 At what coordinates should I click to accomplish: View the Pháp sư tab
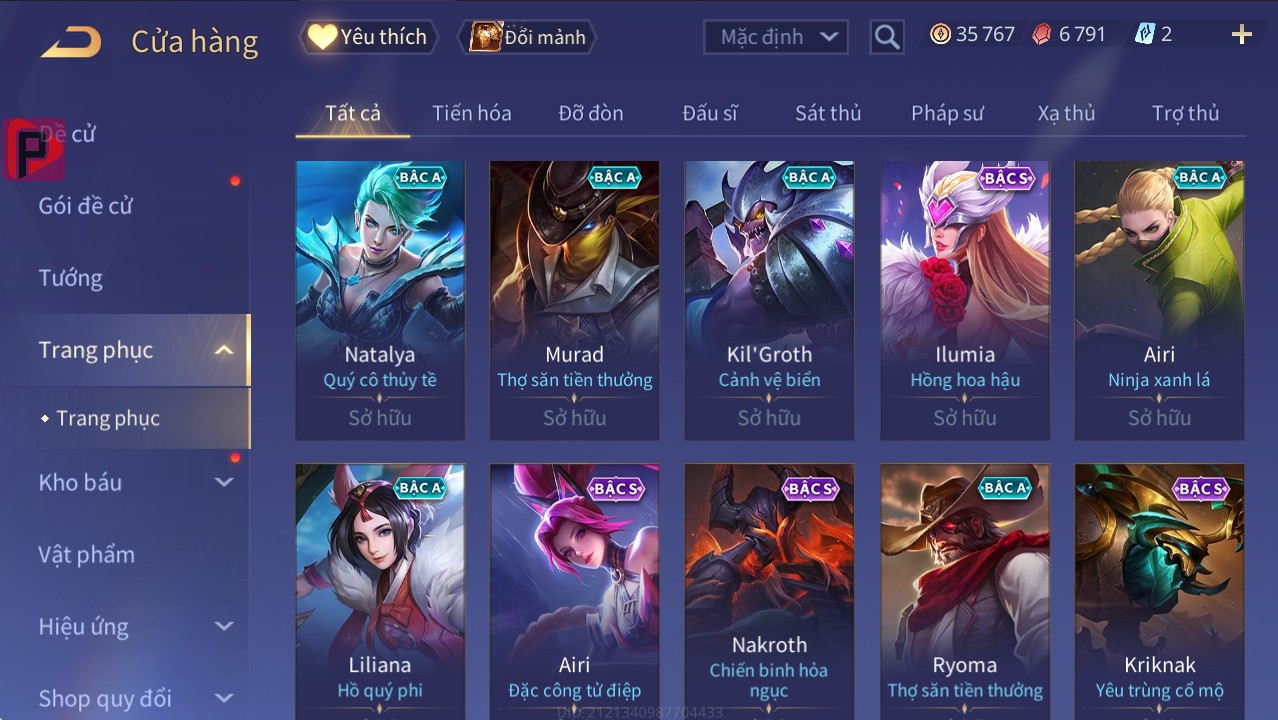point(947,113)
